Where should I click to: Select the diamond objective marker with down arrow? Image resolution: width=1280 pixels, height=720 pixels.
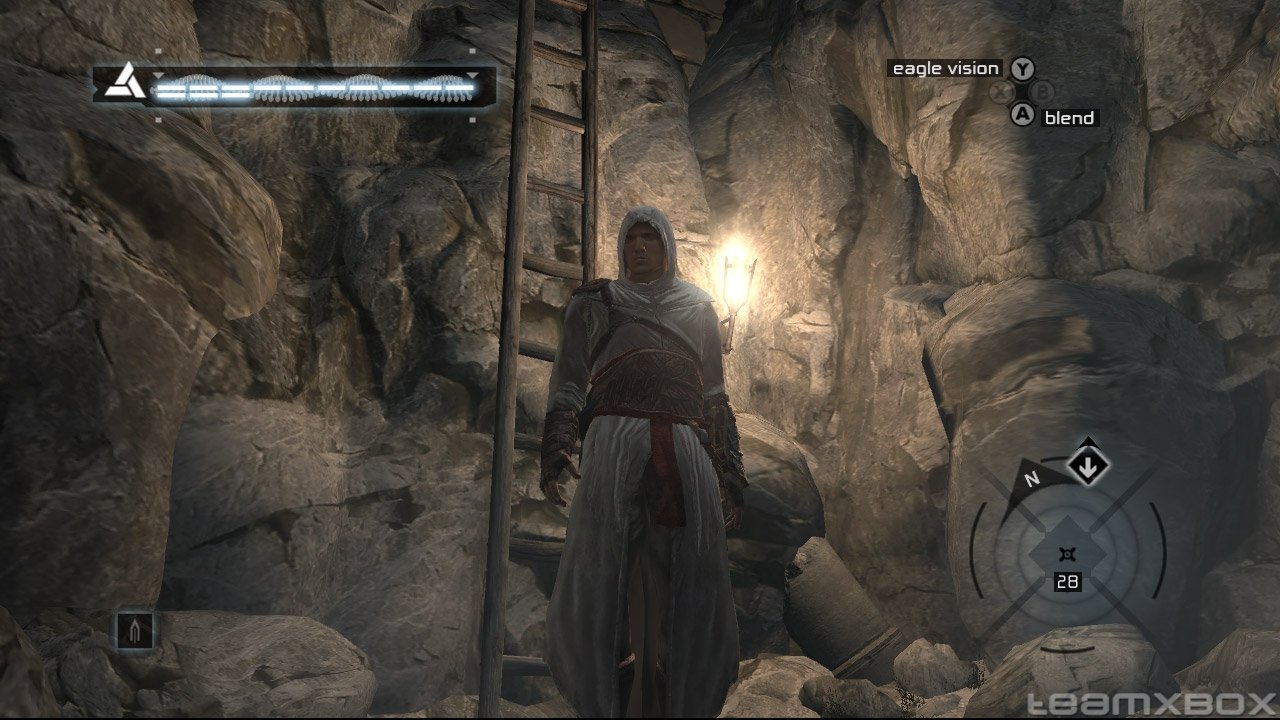[x=1087, y=466]
